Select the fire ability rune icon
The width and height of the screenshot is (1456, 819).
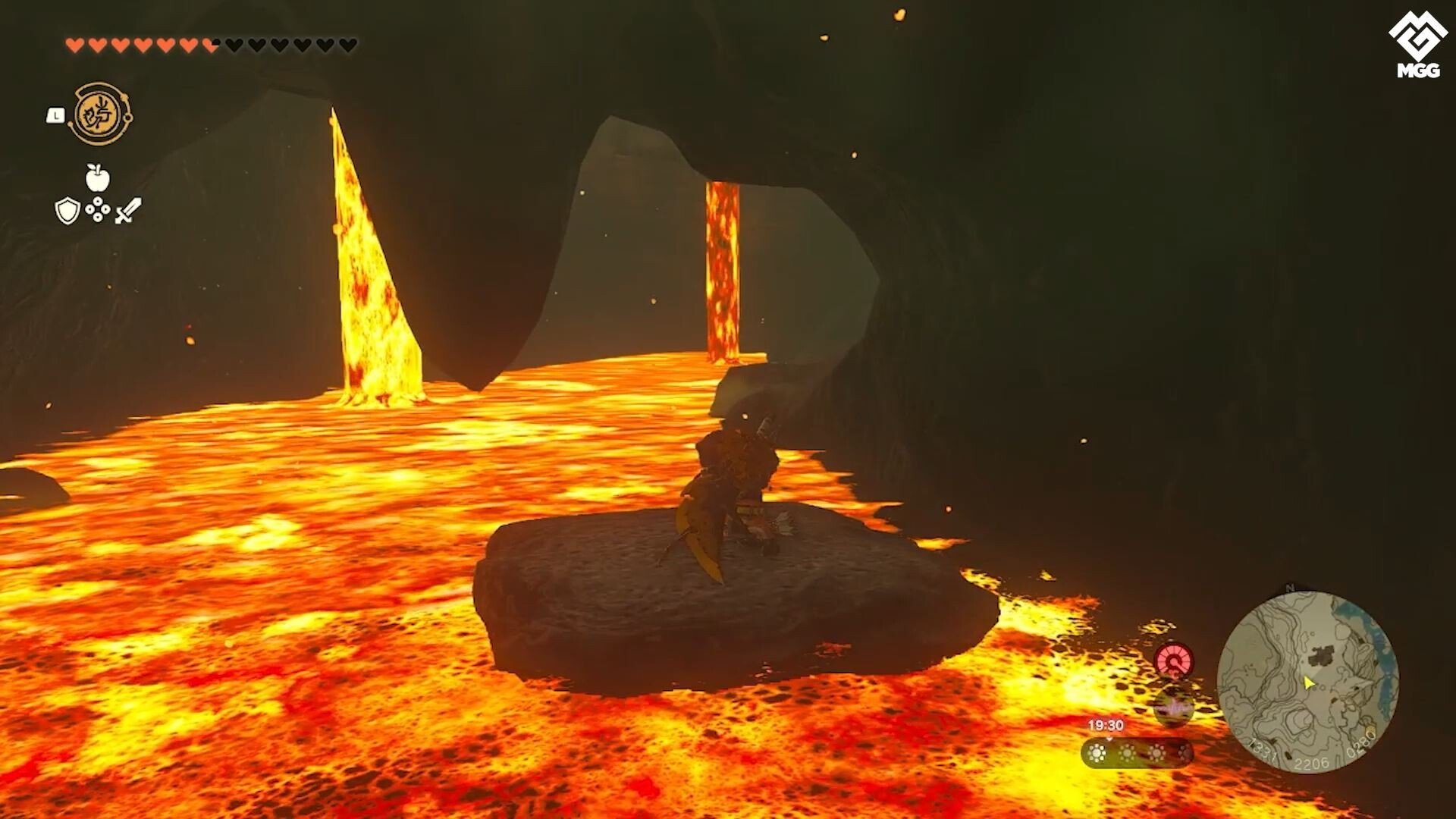pos(102,114)
